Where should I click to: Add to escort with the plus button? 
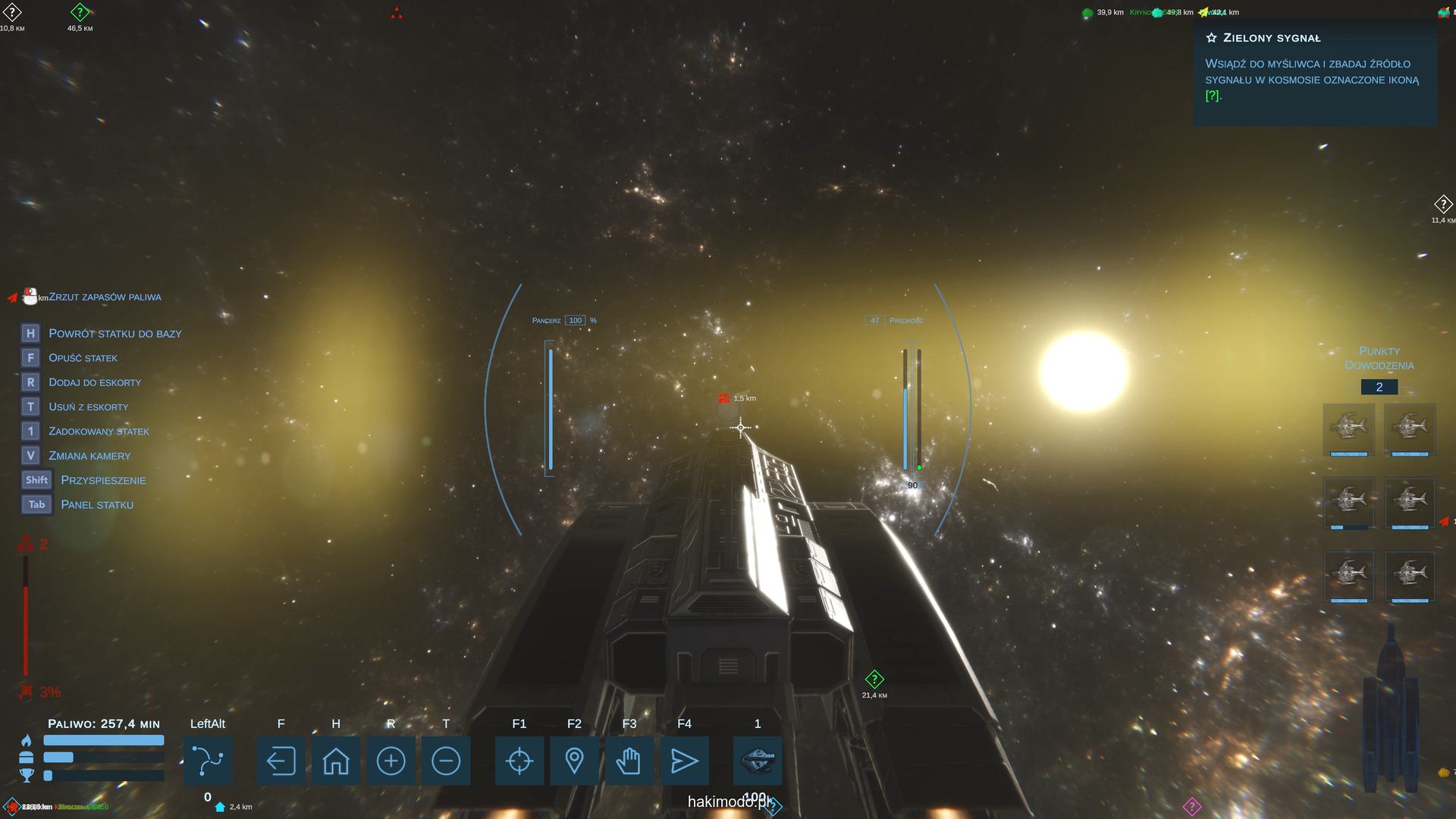(391, 761)
